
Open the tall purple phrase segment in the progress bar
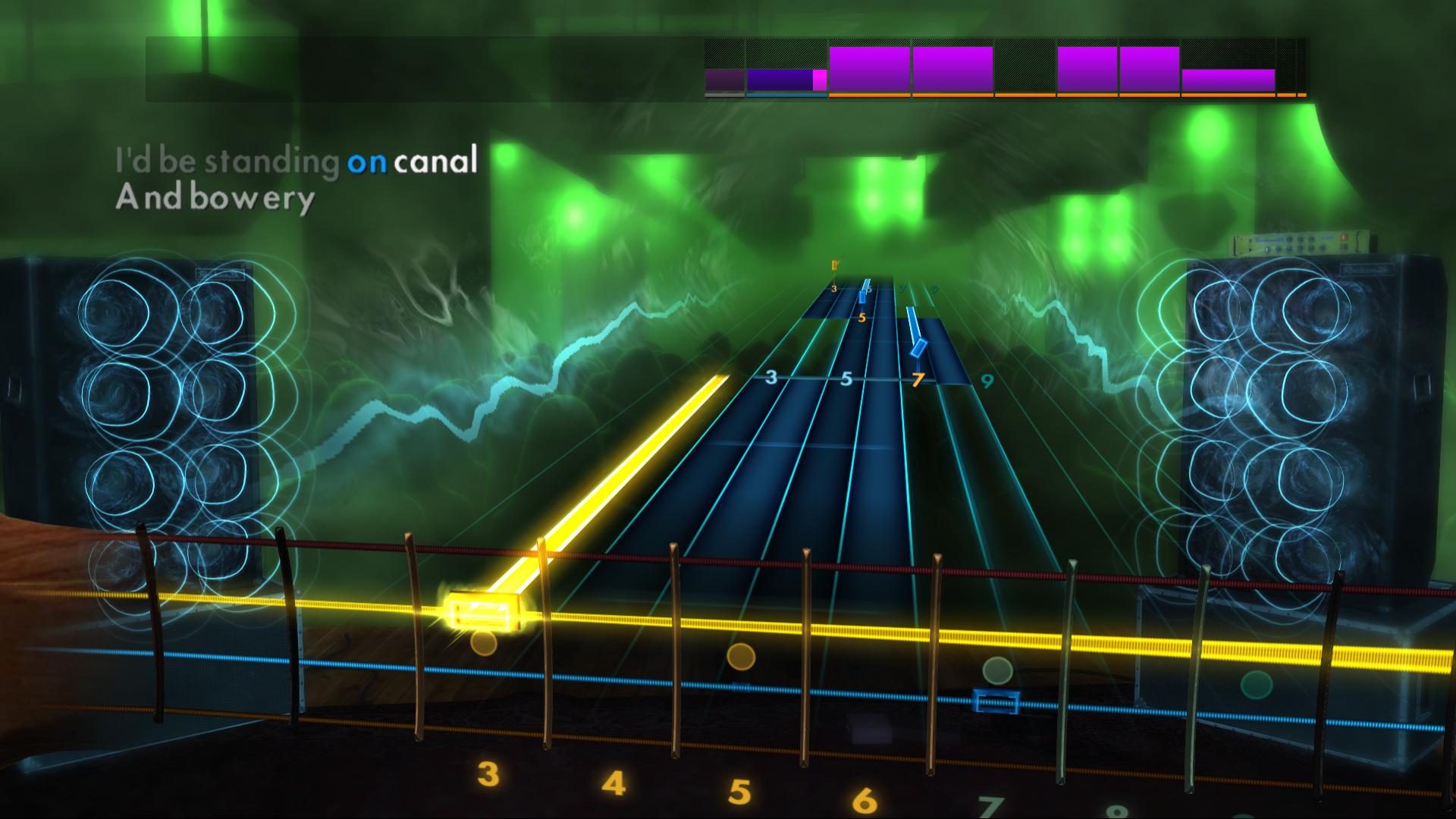(952, 71)
